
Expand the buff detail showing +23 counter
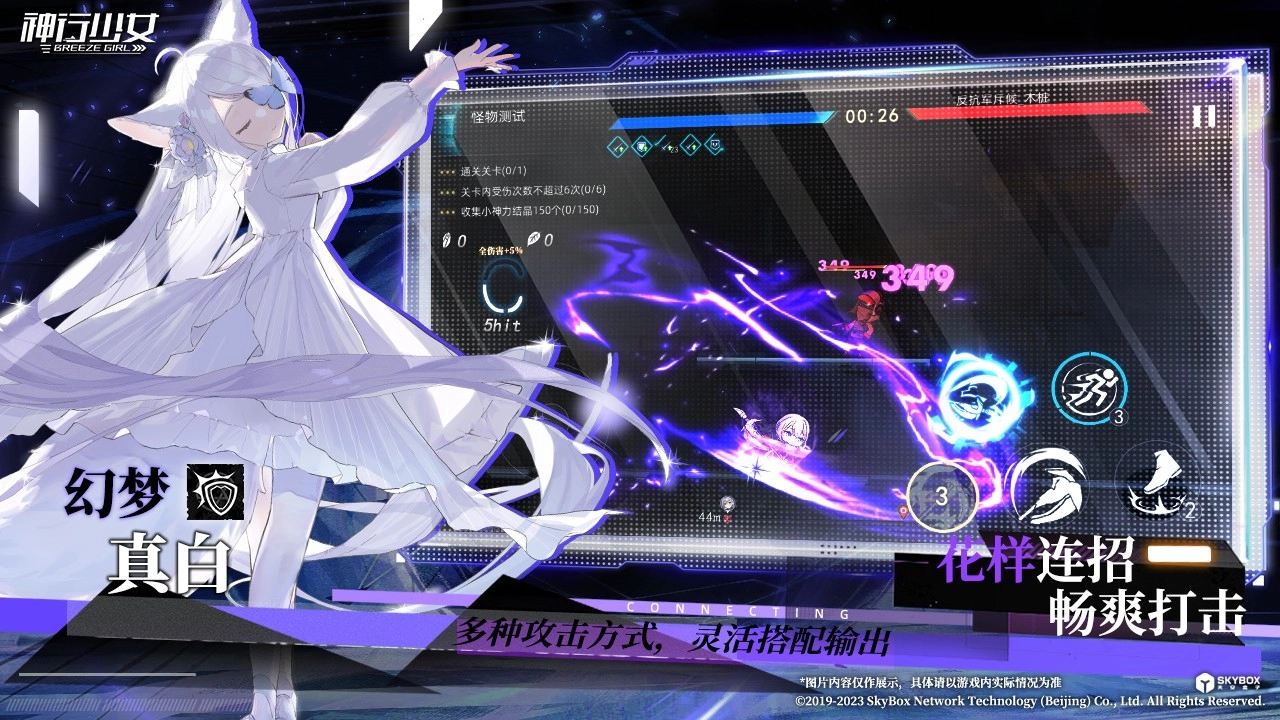[668, 148]
